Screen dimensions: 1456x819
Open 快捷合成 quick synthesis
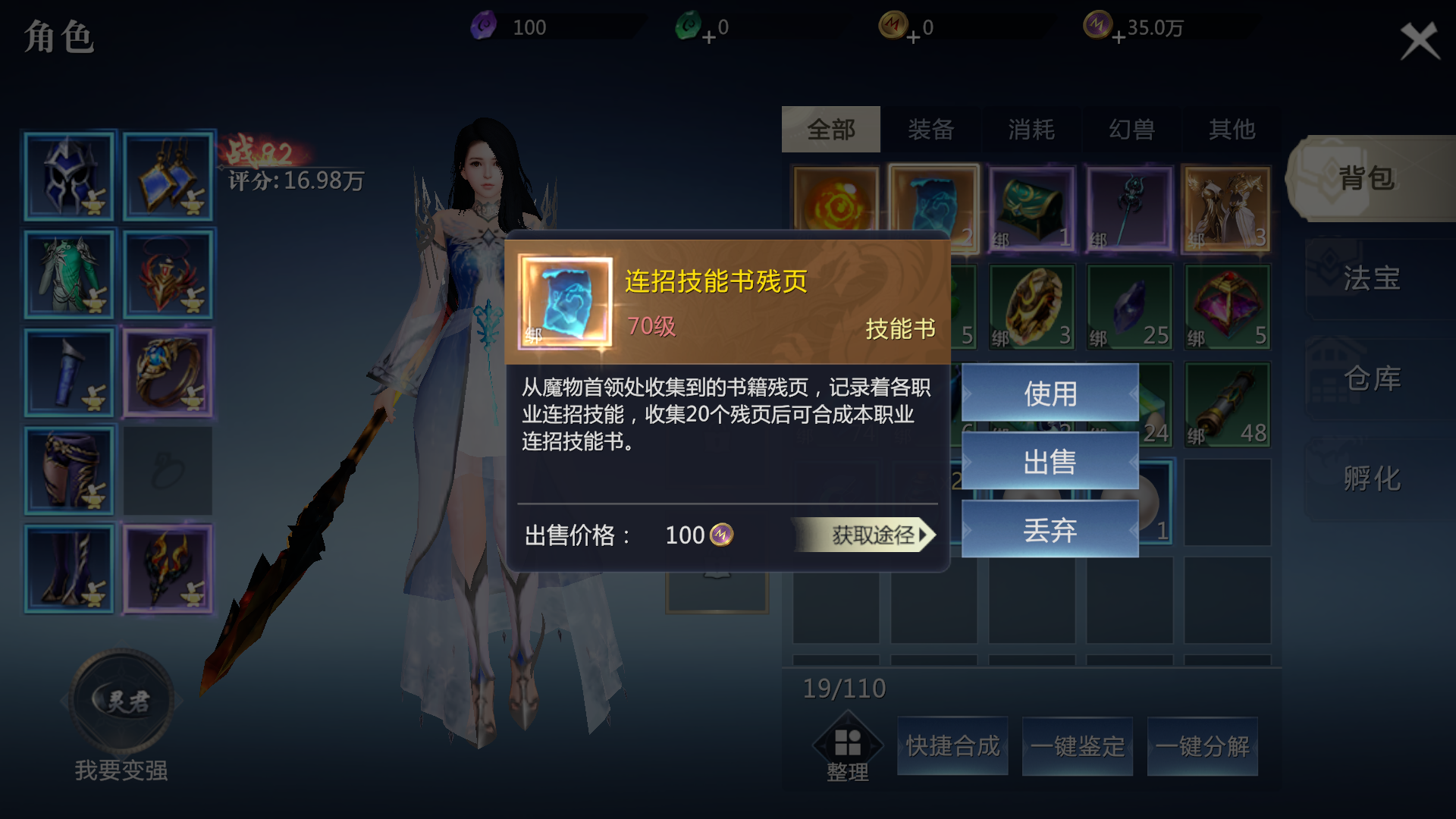pos(952,746)
